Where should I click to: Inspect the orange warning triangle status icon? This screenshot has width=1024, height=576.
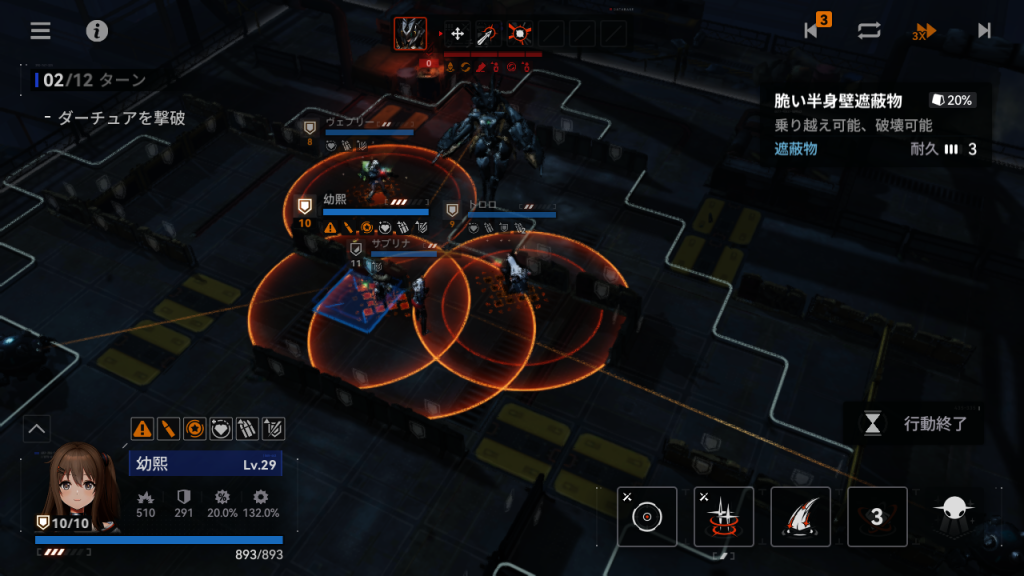click(x=142, y=429)
